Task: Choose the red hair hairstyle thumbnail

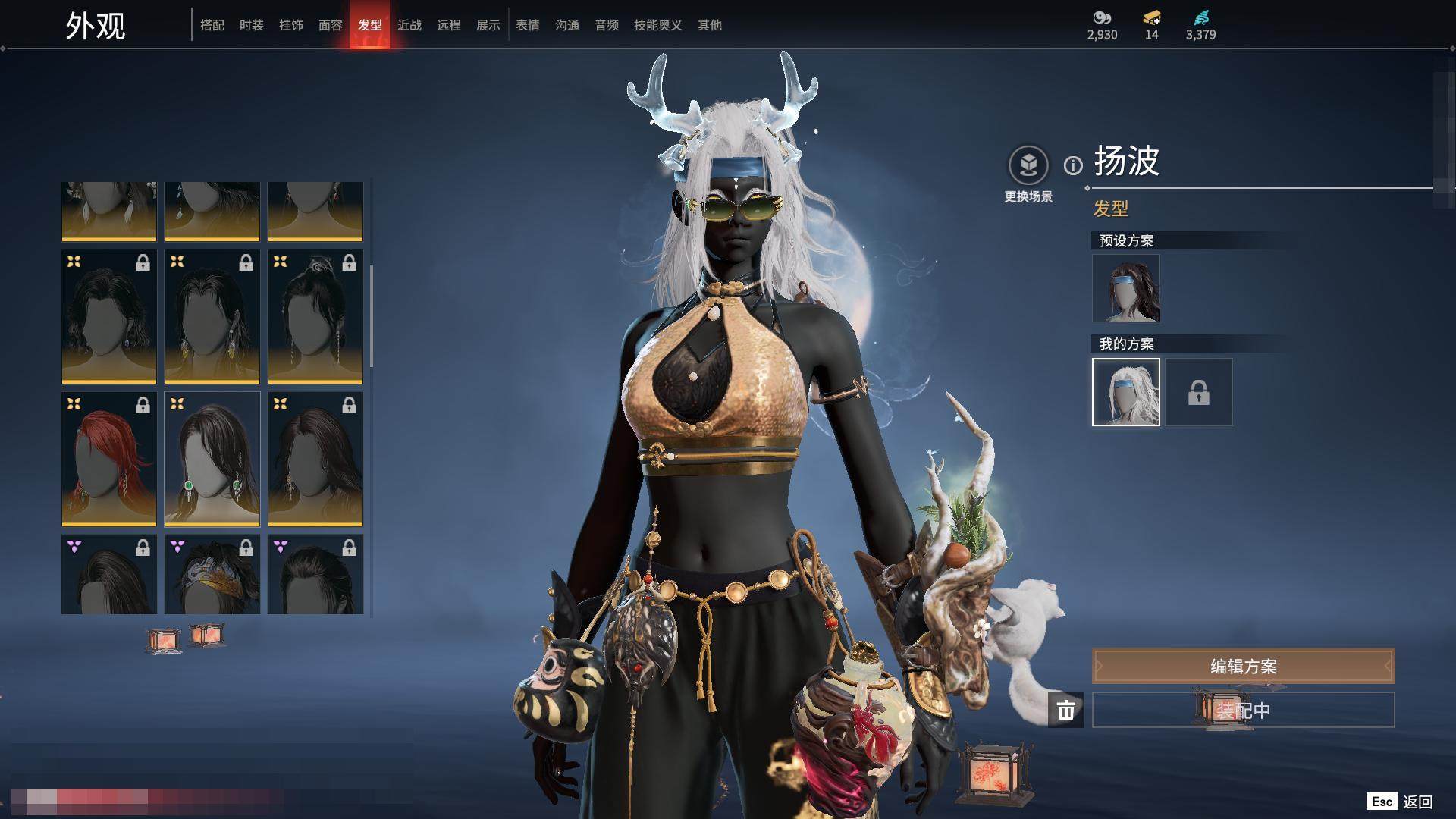Action: coord(109,459)
